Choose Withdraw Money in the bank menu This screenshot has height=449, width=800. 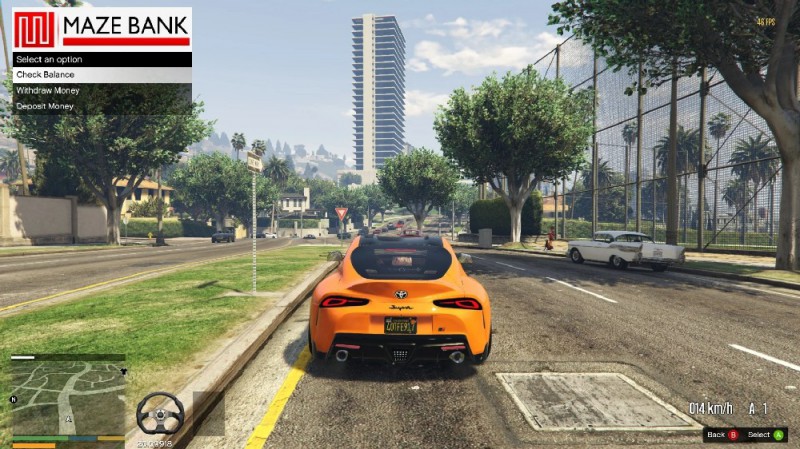[x=100, y=90]
